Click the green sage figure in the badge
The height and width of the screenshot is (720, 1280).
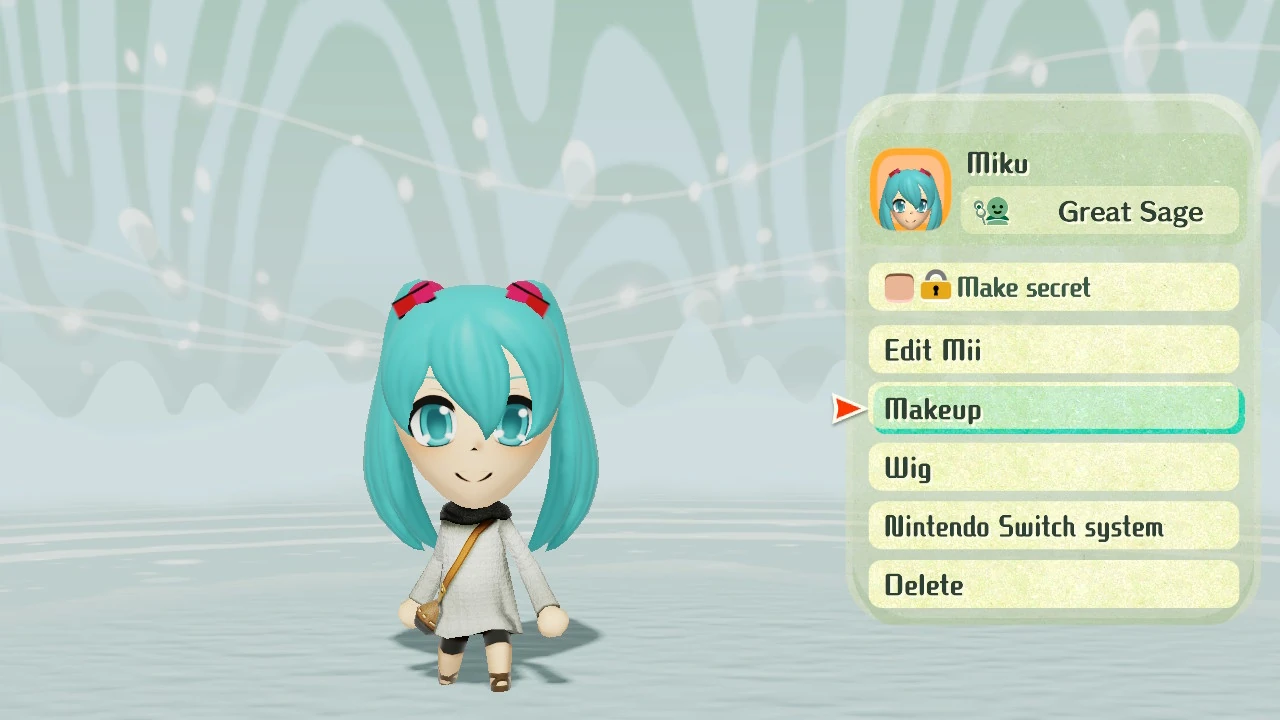tap(999, 210)
